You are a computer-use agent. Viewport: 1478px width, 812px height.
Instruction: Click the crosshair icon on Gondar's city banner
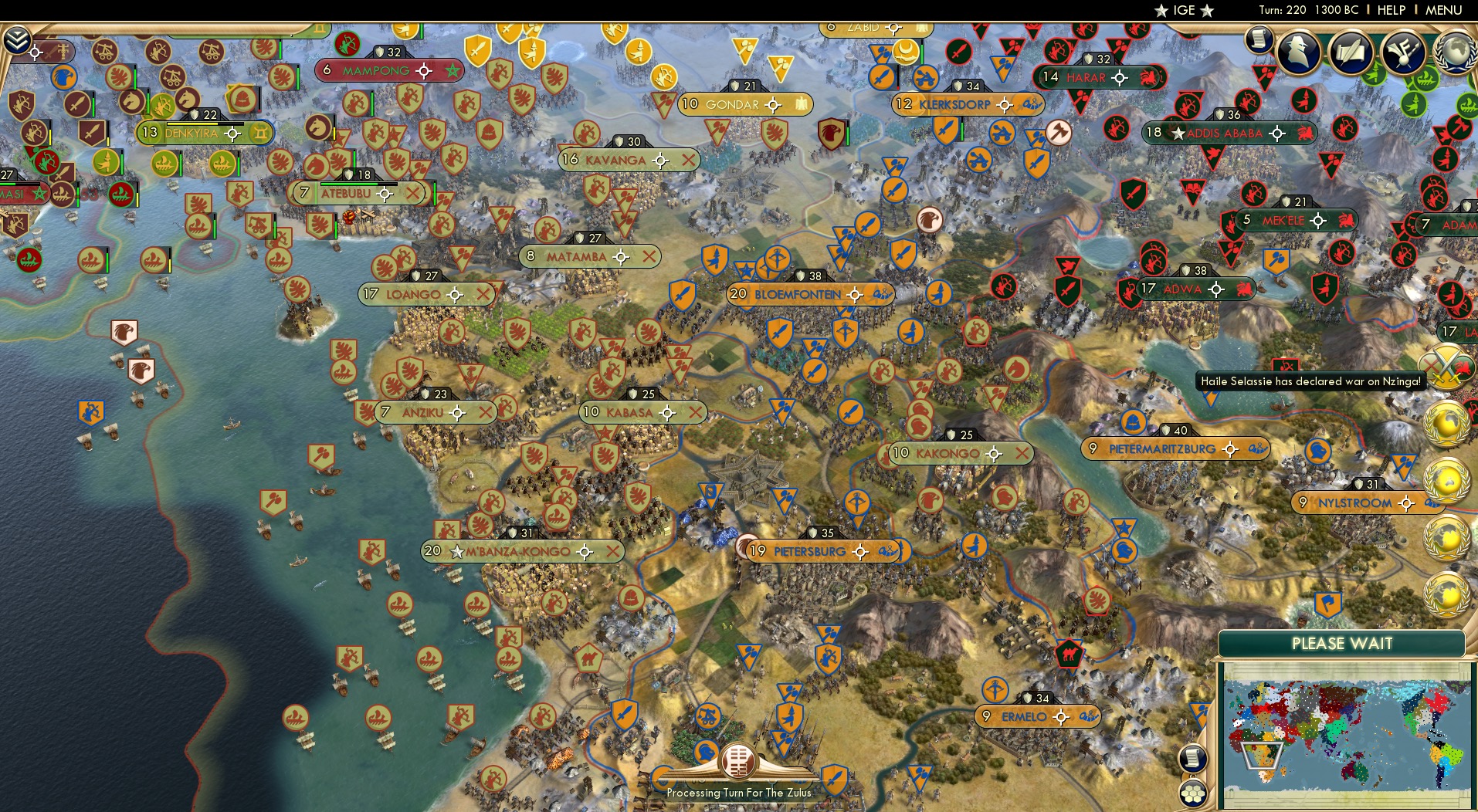(773, 105)
